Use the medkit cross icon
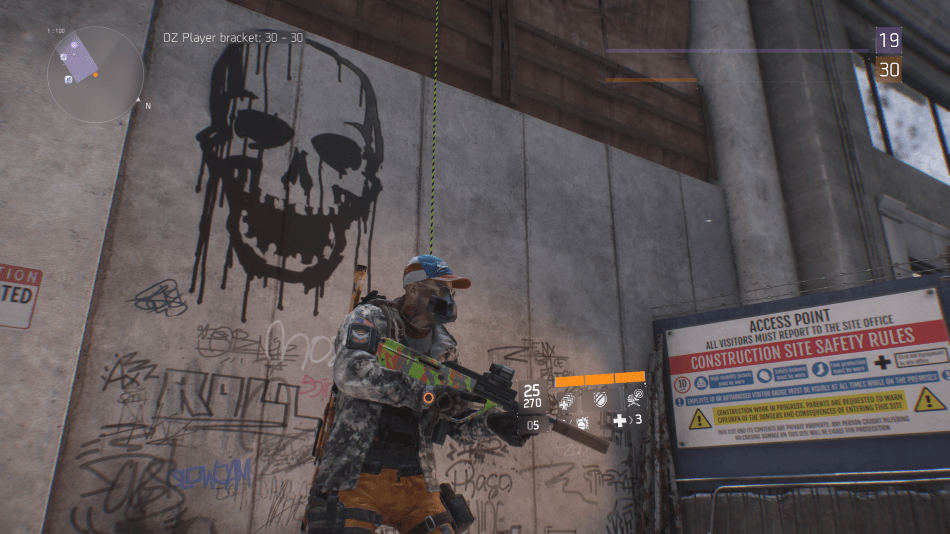950x534 pixels. coord(620,421)
